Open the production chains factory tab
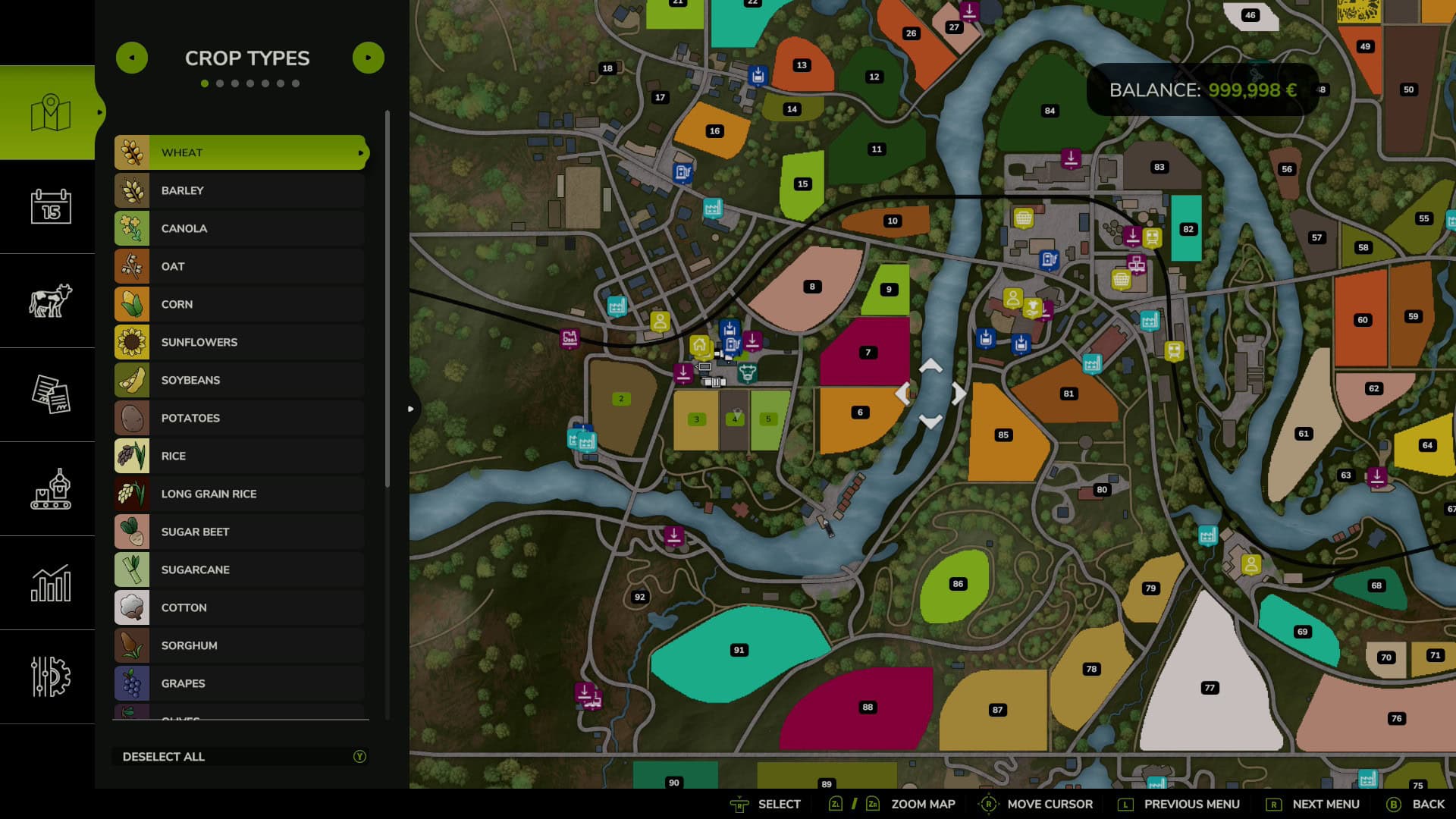The height and width of the screenshot is (819, 1456). point(50,488)
